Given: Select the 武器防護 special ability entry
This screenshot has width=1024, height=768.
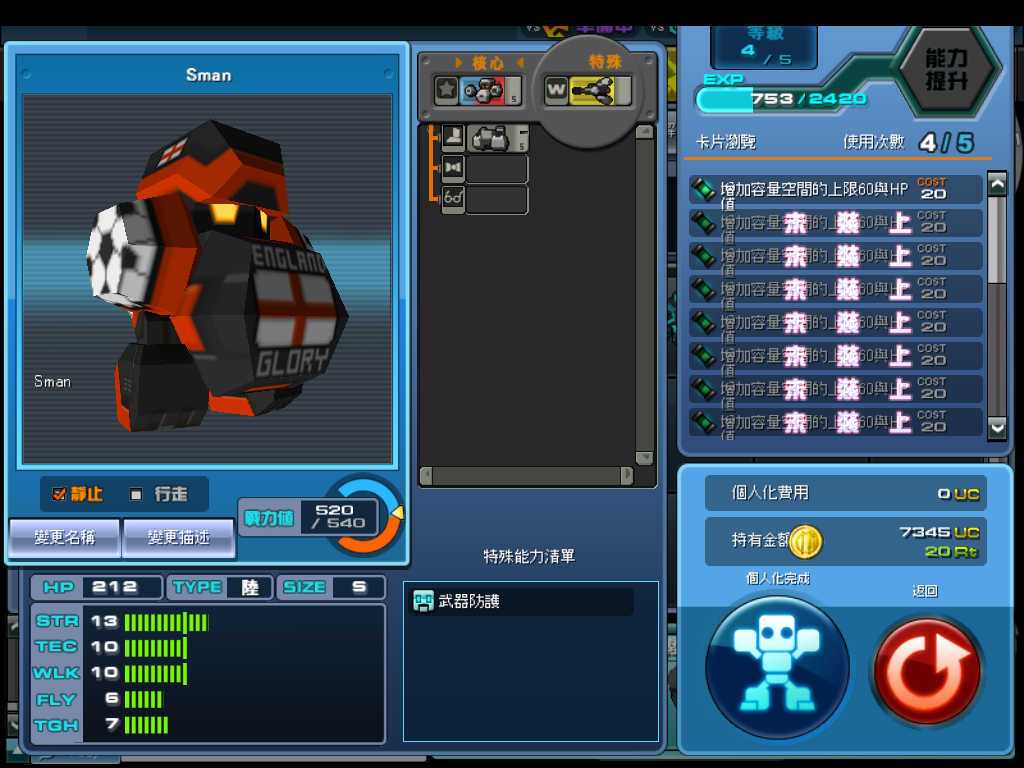Looking at the screenshot, I should pyautogui.click(x=522, y=602).
